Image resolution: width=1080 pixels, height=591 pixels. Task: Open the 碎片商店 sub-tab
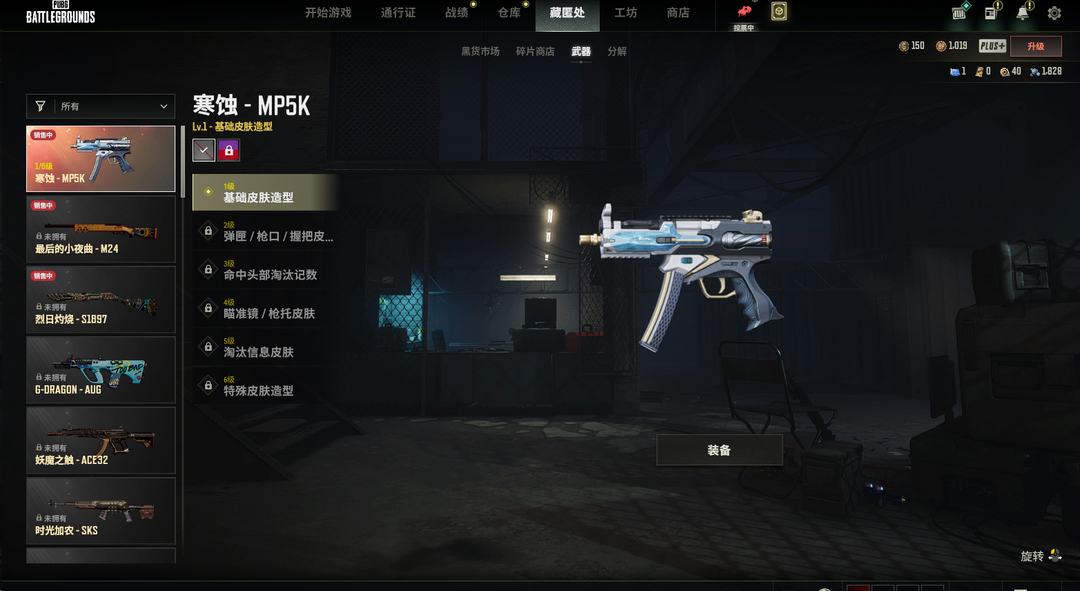[535, 51]
